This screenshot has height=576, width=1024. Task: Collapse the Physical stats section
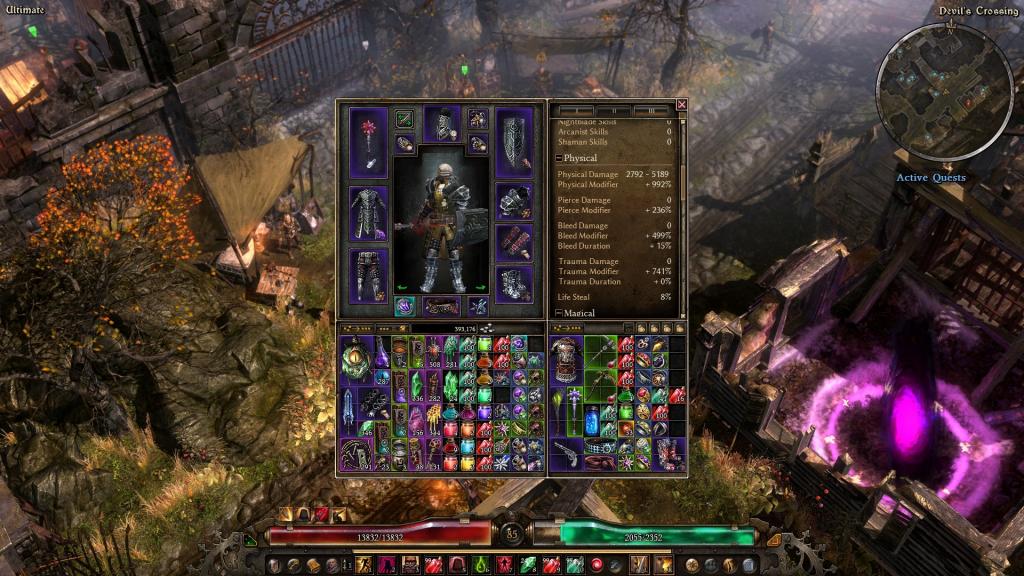click(x=560, y=159)
